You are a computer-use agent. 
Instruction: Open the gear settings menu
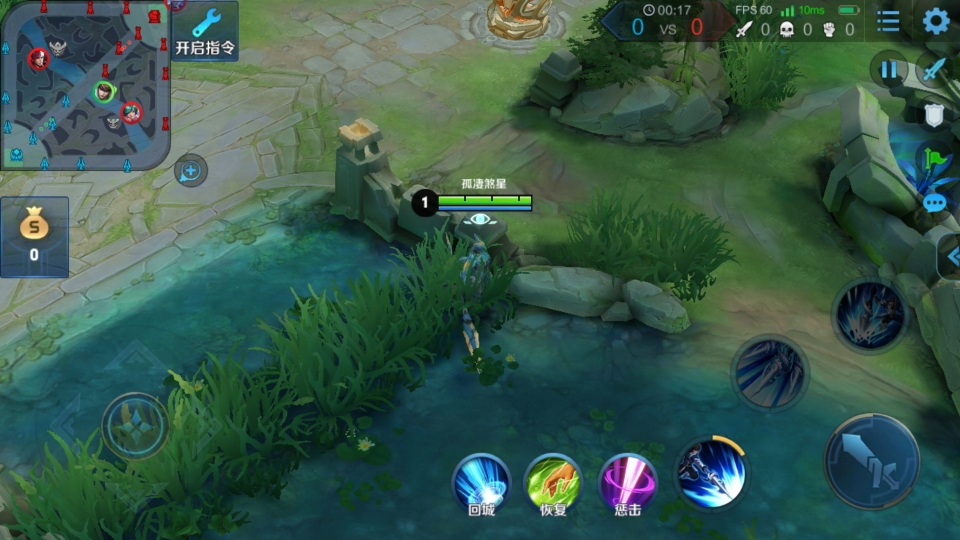pos(935,21)
